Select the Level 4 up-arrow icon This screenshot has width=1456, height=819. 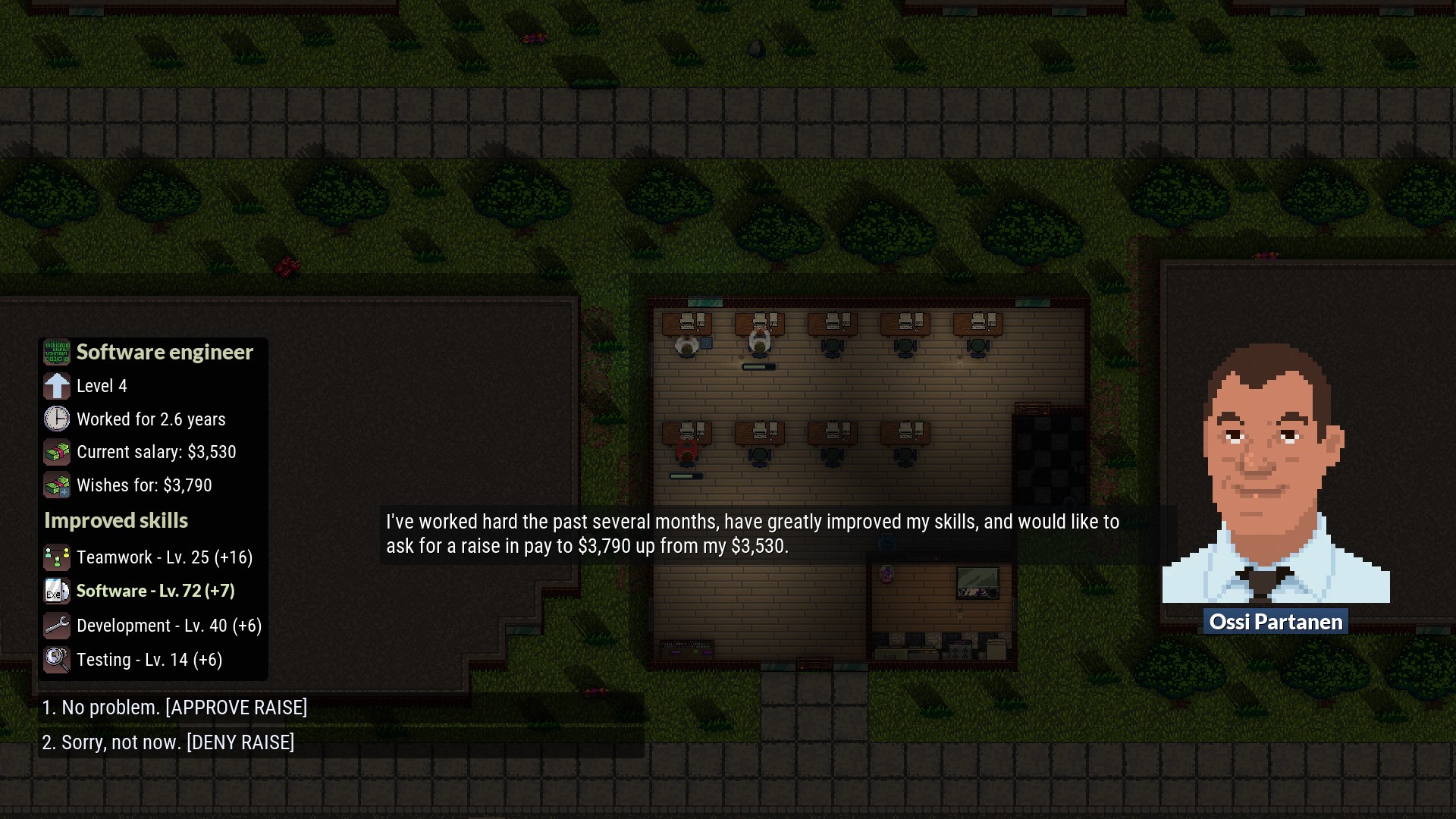point(56,386)
